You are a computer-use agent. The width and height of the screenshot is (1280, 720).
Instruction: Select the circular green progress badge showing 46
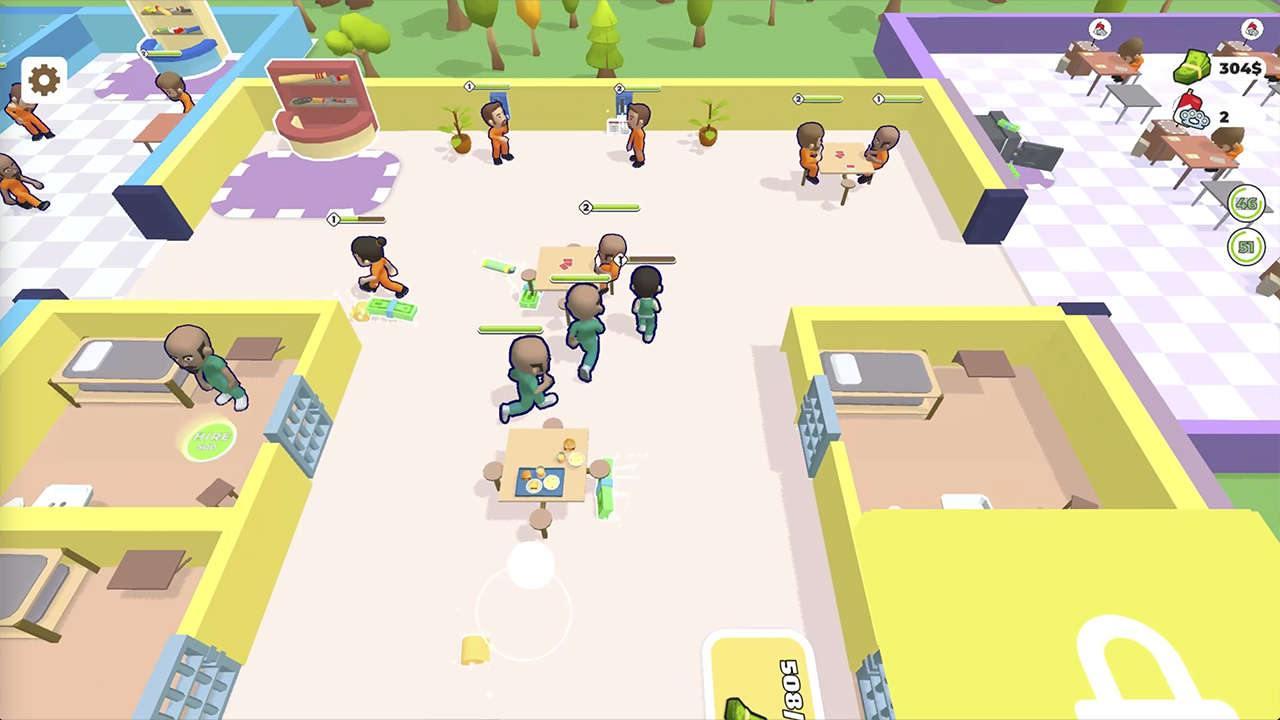tap(1246, 204)
